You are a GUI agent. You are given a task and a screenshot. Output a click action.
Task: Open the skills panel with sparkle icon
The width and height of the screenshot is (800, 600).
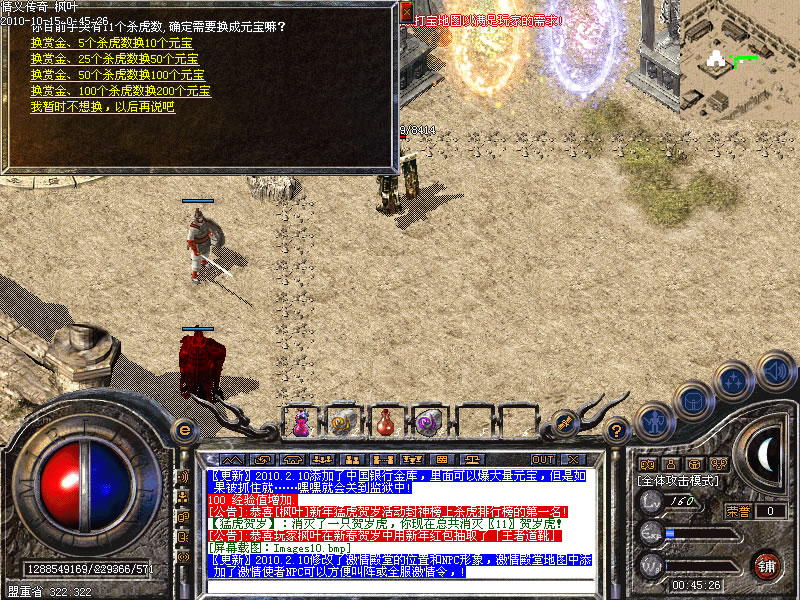(x=734, y=381)
